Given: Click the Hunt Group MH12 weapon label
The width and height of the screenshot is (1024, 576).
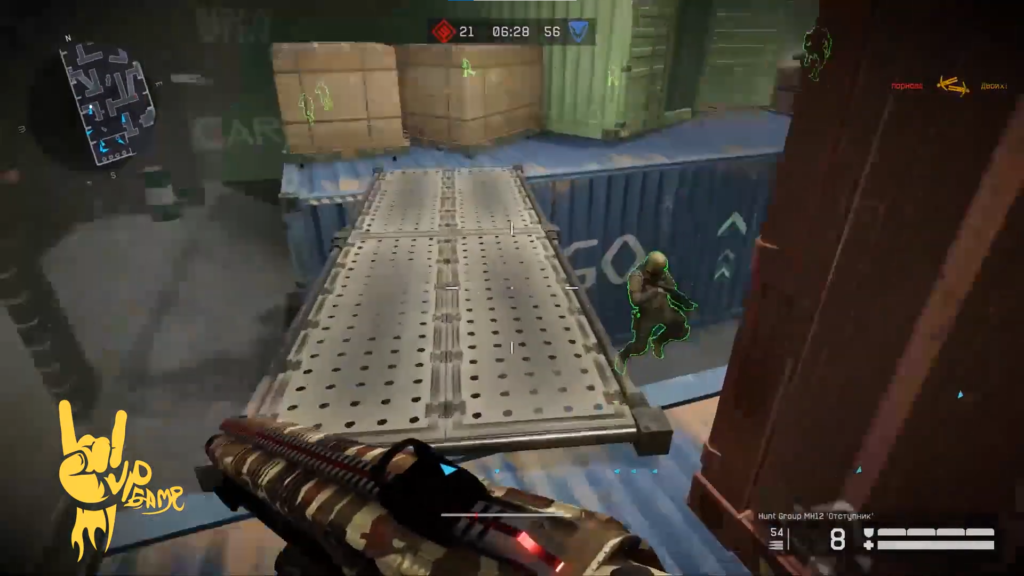Looking at the screenshot, I should tap(816, 515).
